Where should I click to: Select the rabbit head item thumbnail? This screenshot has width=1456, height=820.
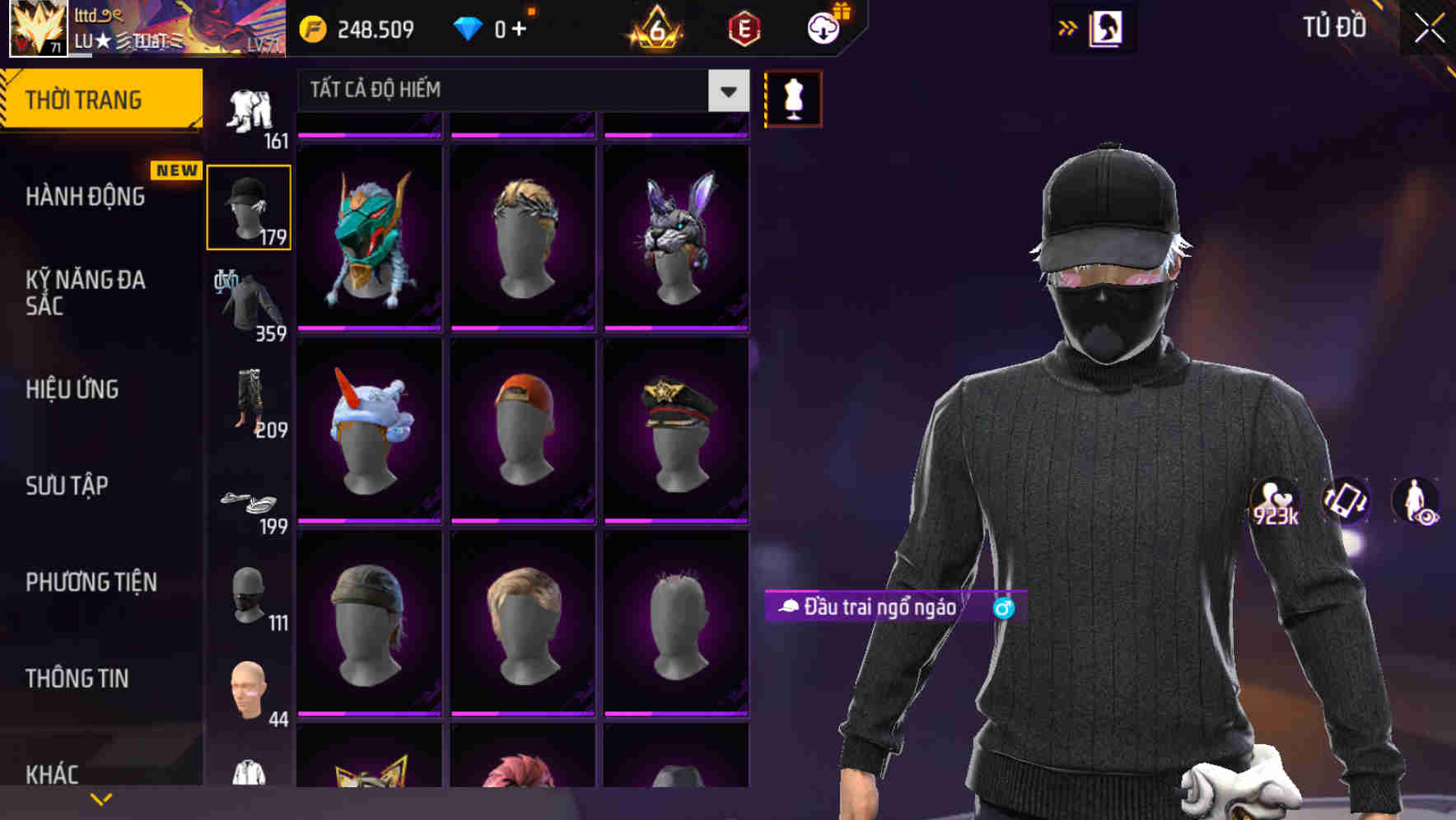click(677, 236)
